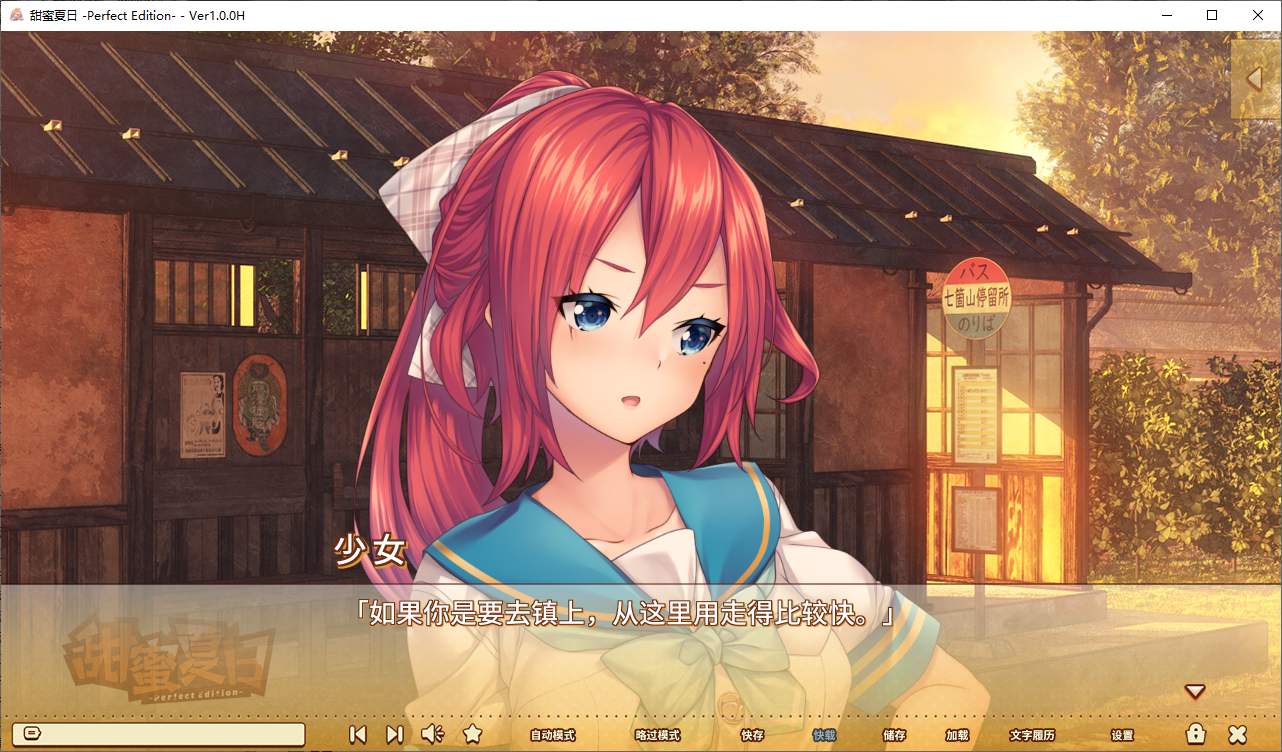Activate skip mode (略过模式)
Viewport: 1282px width, 752px height.
[x=657, y=735]
